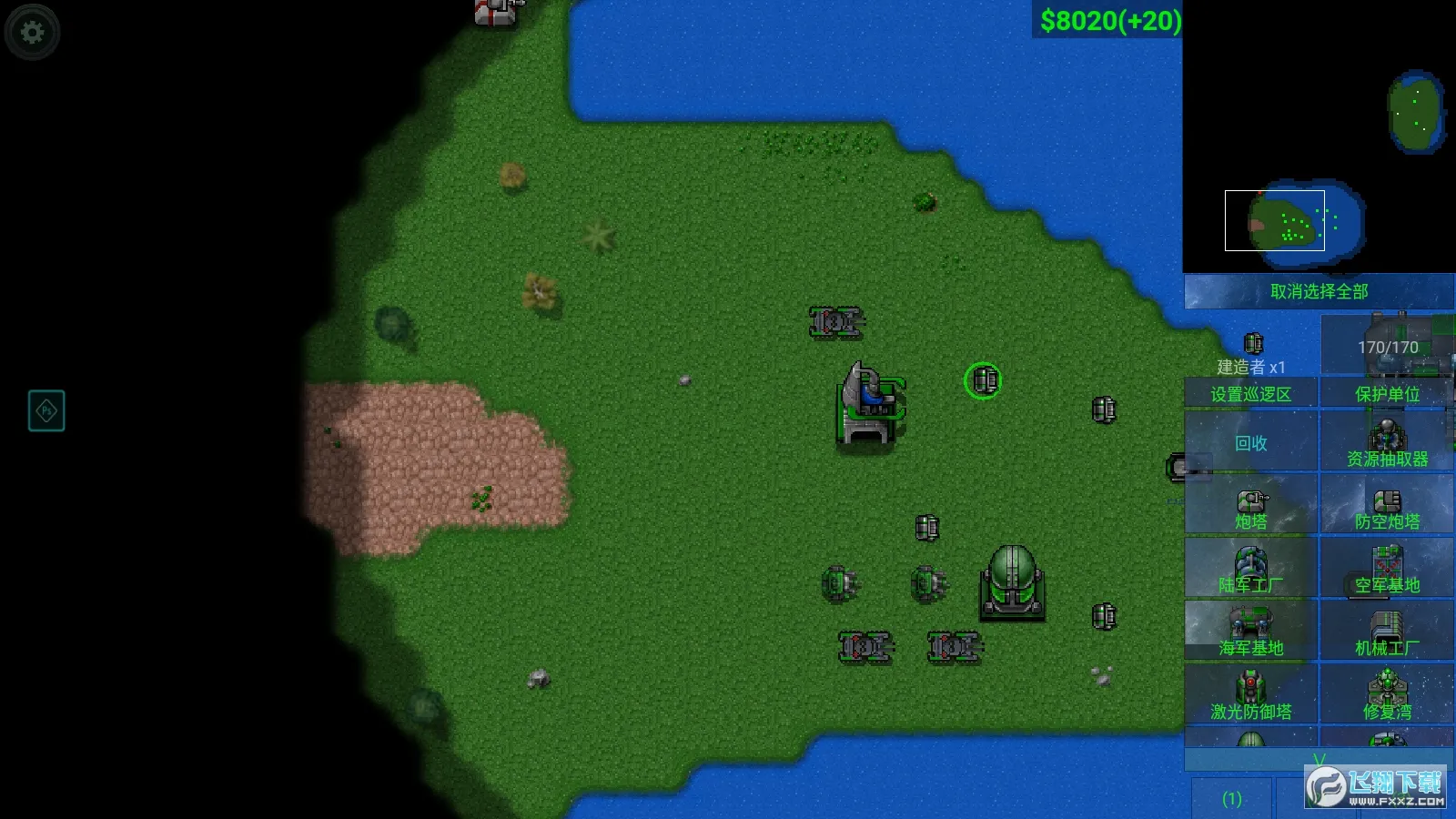
Task: Select the 海军基地 naval base
Action: coord(1250,632)
